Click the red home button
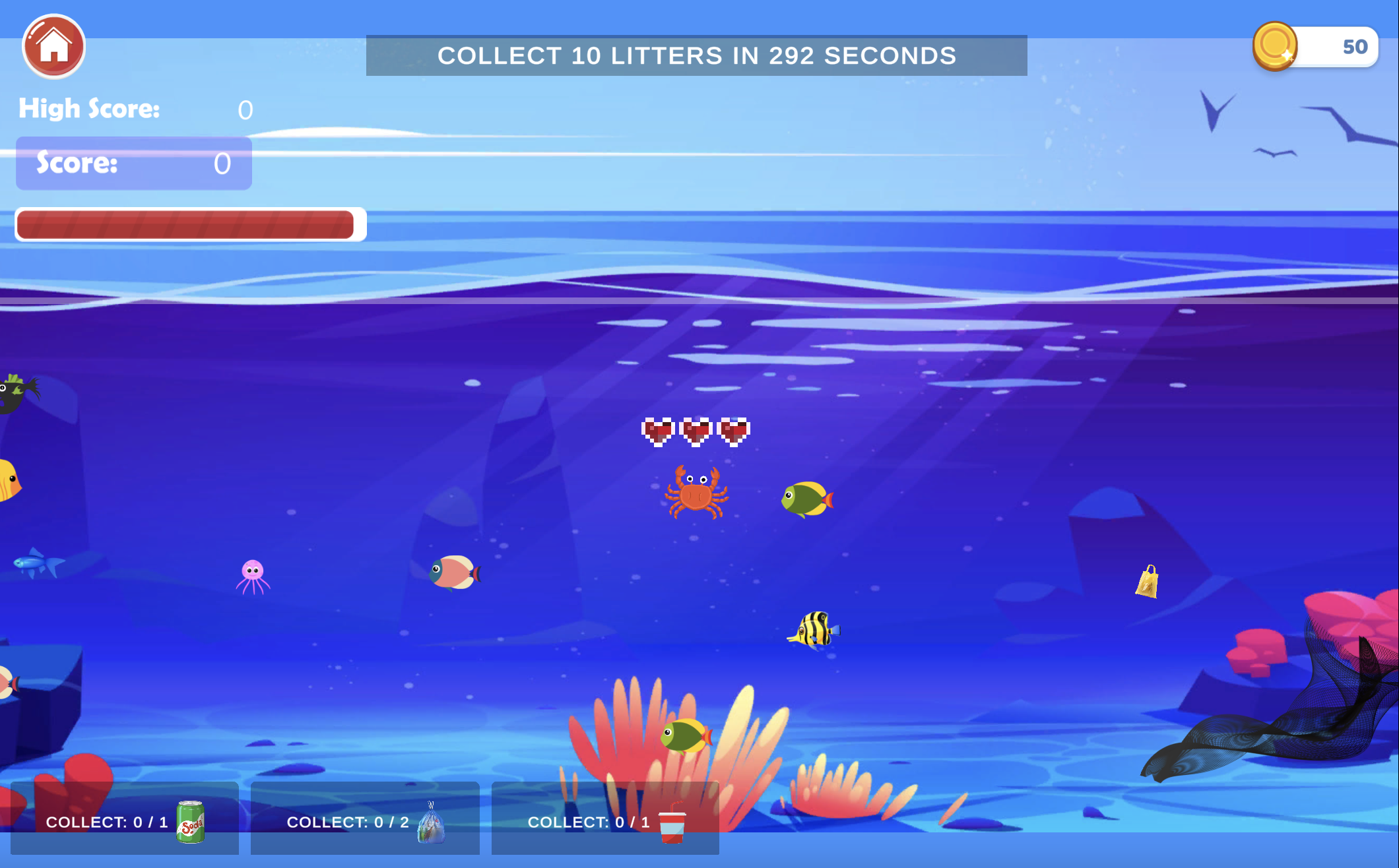This screenshot has height=868, width=1399. [x=54, y=46]
